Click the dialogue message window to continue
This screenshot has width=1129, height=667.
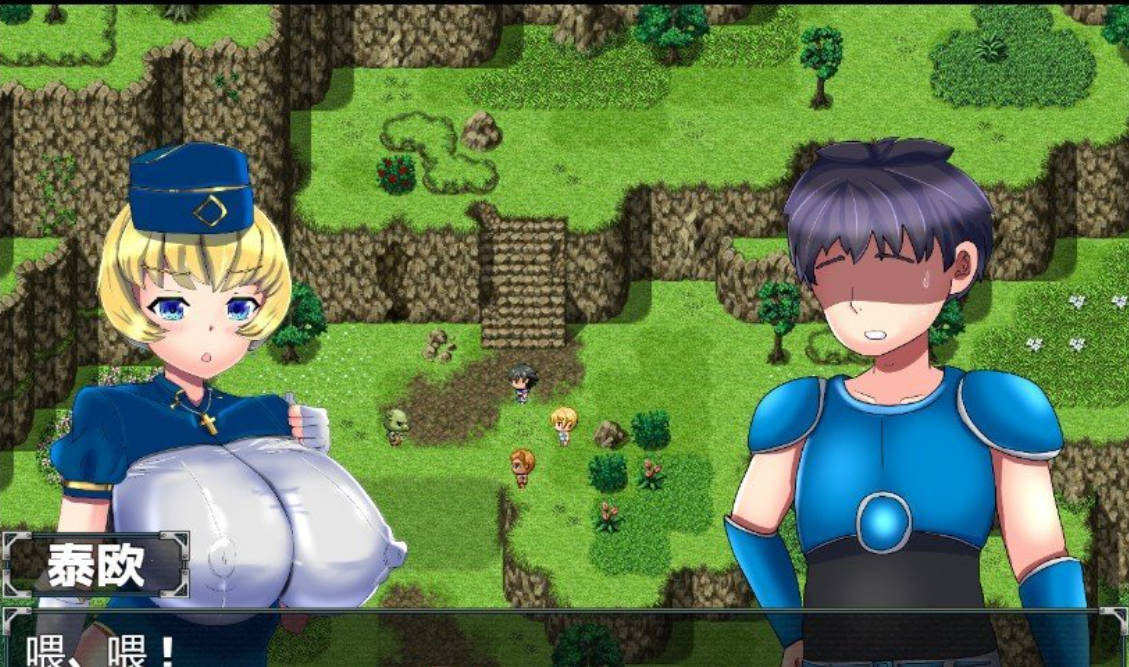tap(564, 640)
